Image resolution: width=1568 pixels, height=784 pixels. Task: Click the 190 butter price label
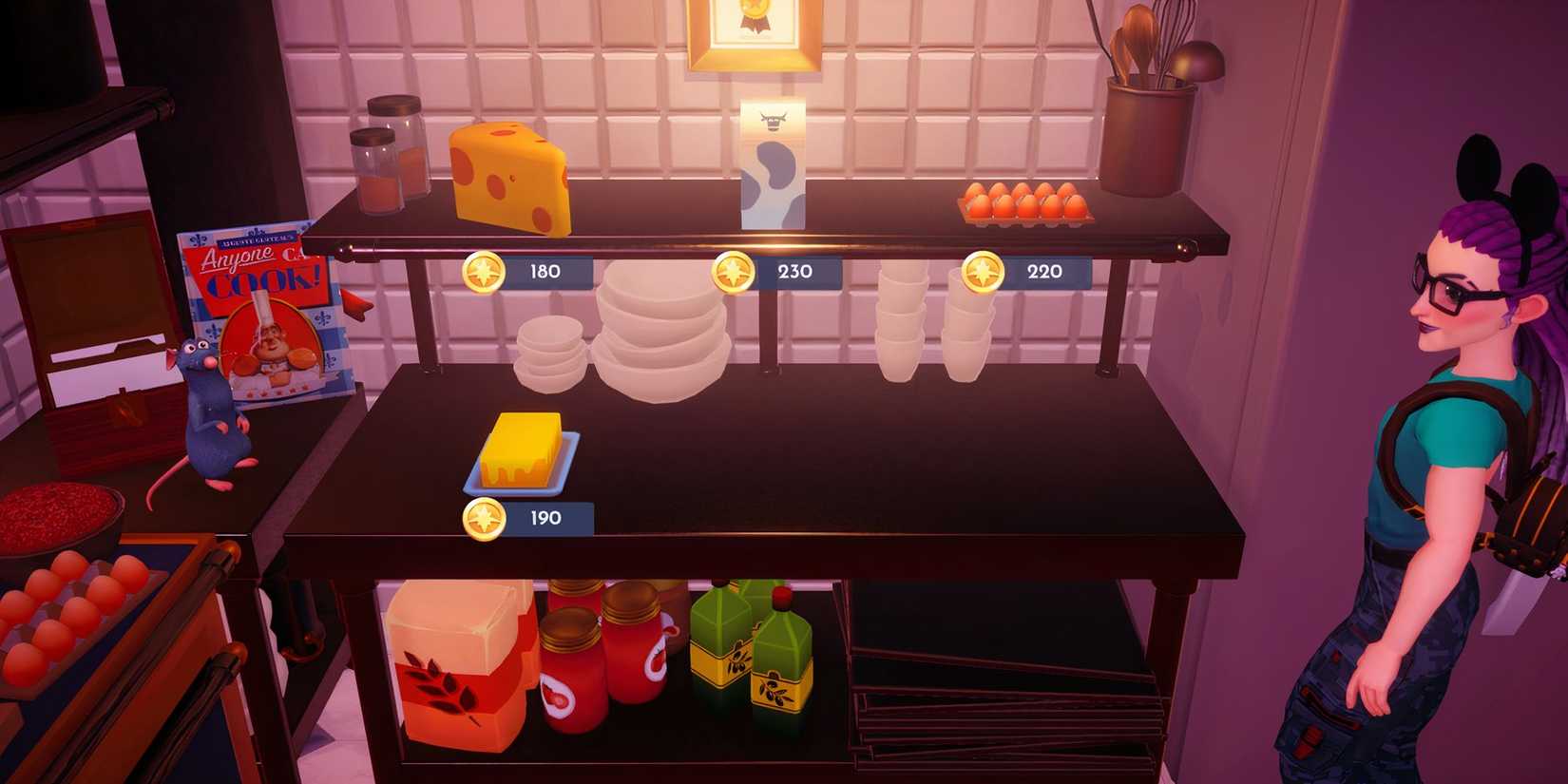coord(540,519)
